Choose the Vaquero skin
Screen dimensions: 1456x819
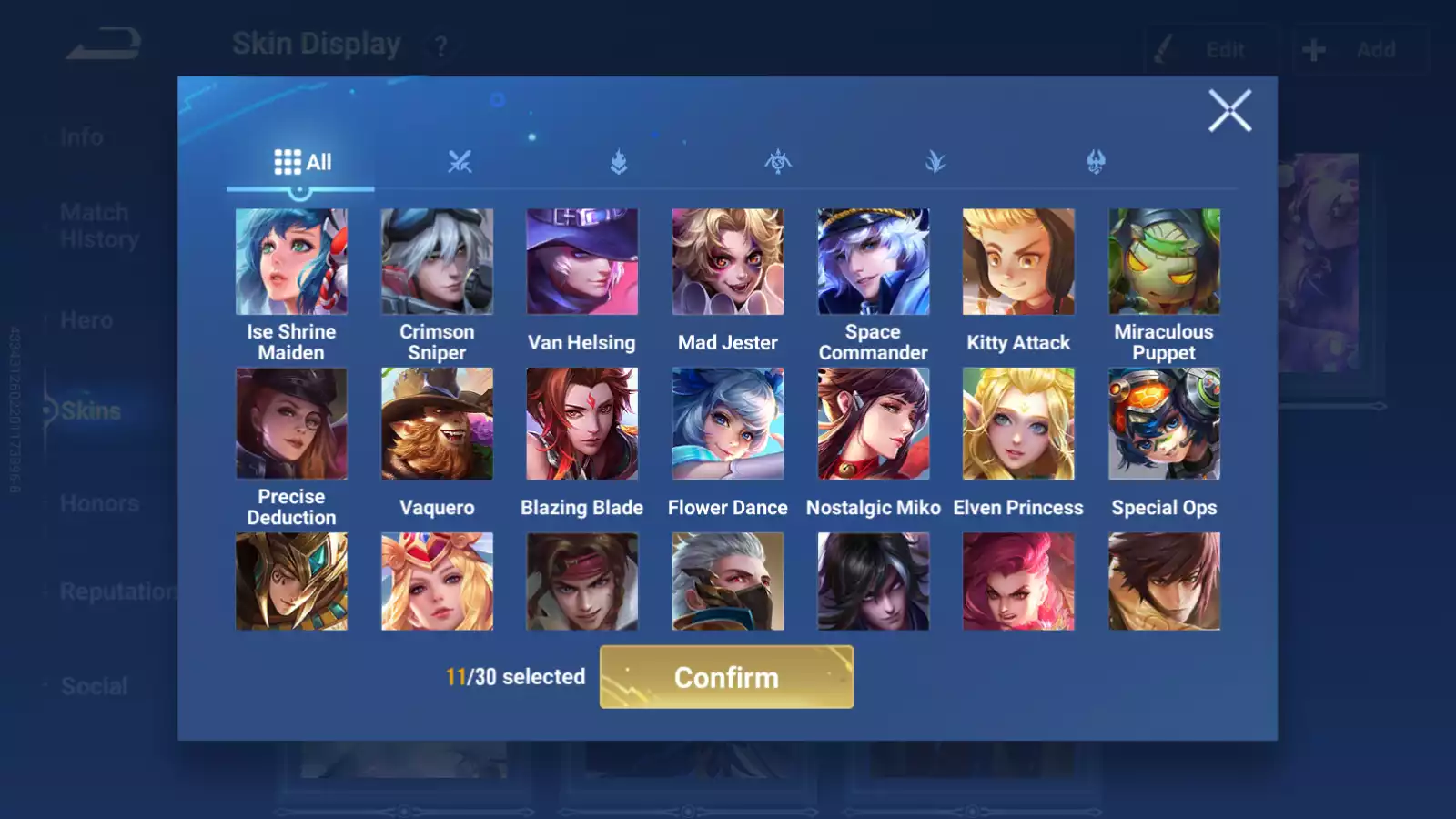(437, 423)
